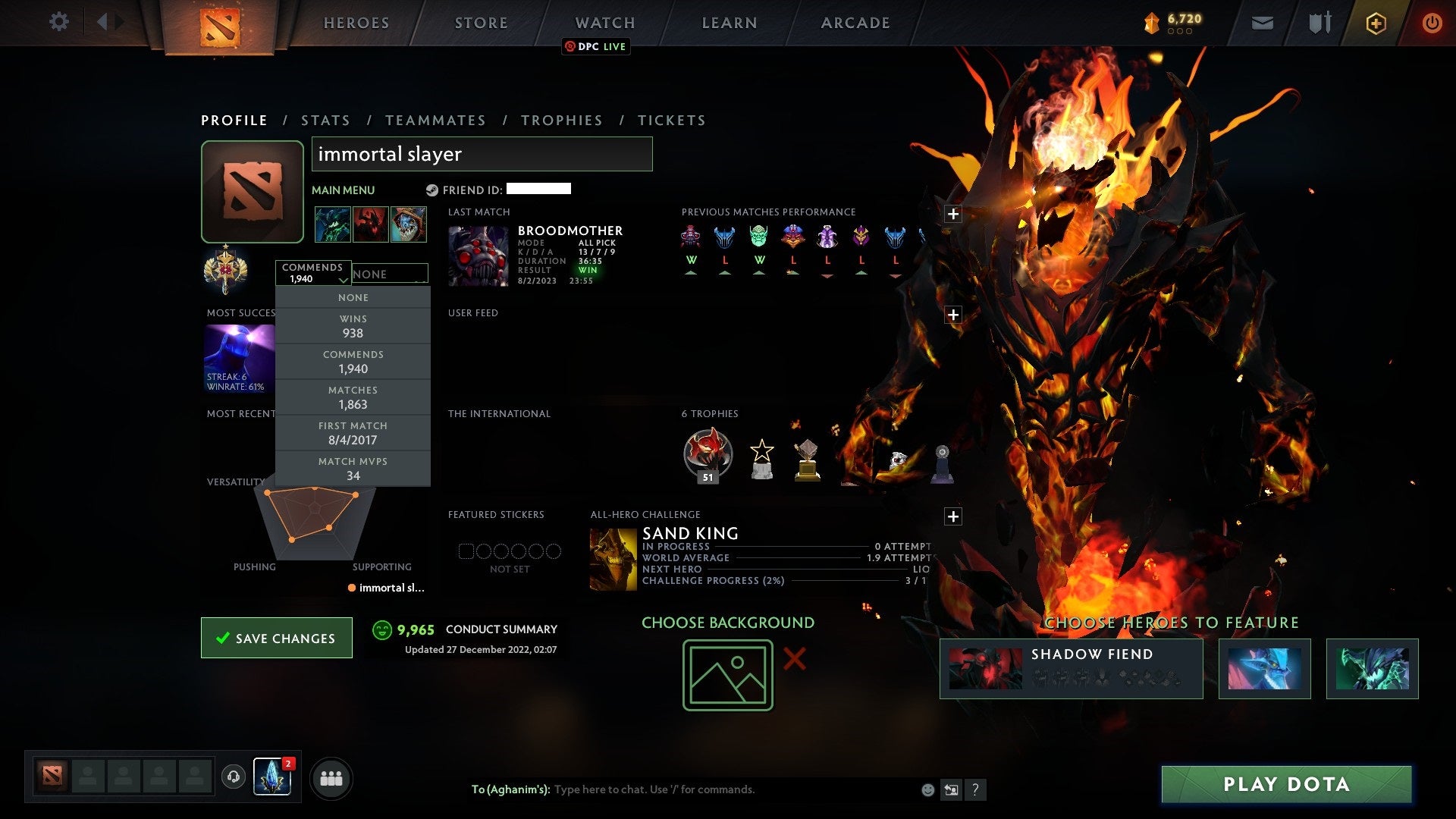Open the settings gear icon

point(58,22)
